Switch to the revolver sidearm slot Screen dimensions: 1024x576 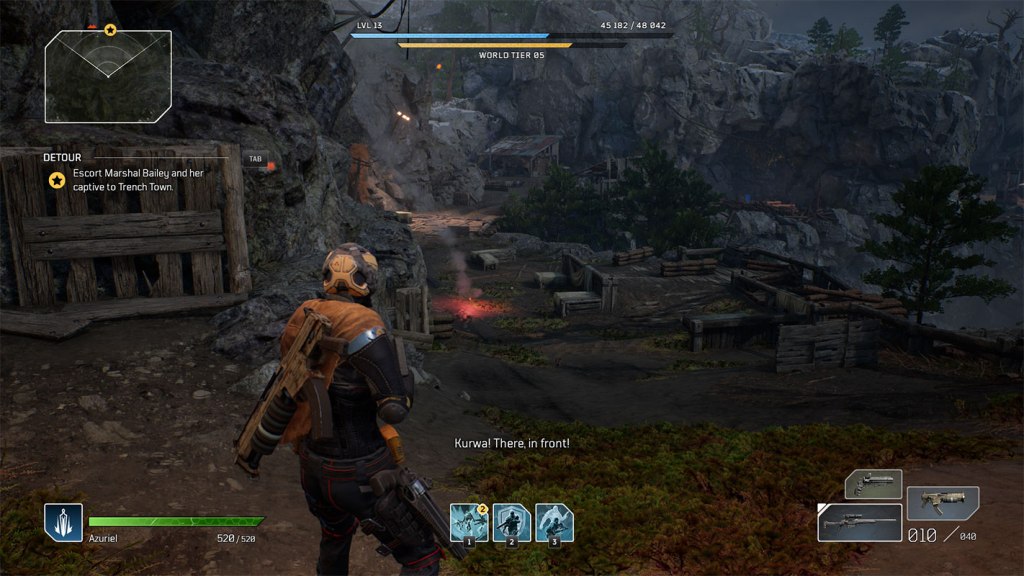873,484
